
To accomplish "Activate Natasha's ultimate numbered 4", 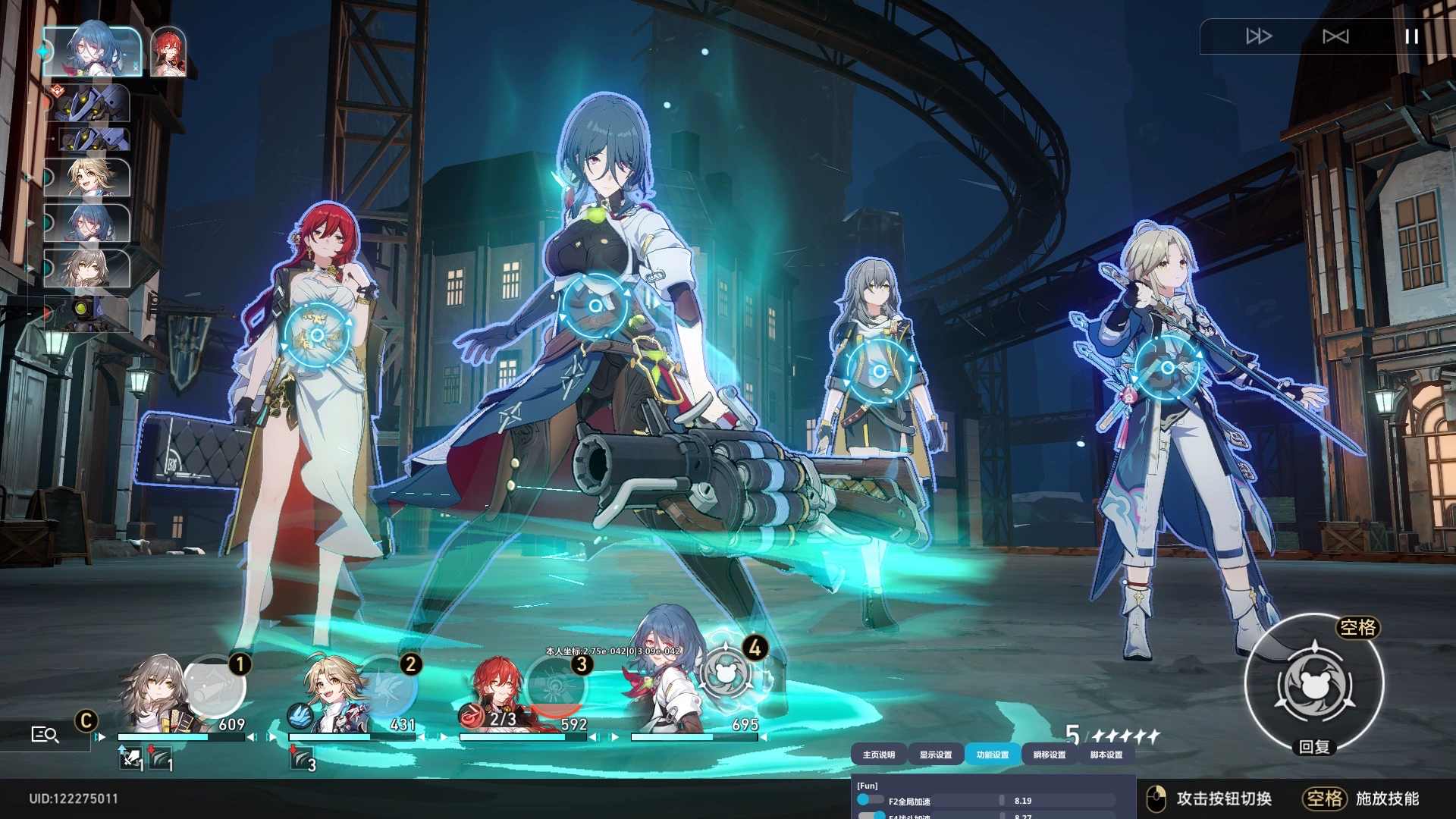I will (x=727, y=671).
